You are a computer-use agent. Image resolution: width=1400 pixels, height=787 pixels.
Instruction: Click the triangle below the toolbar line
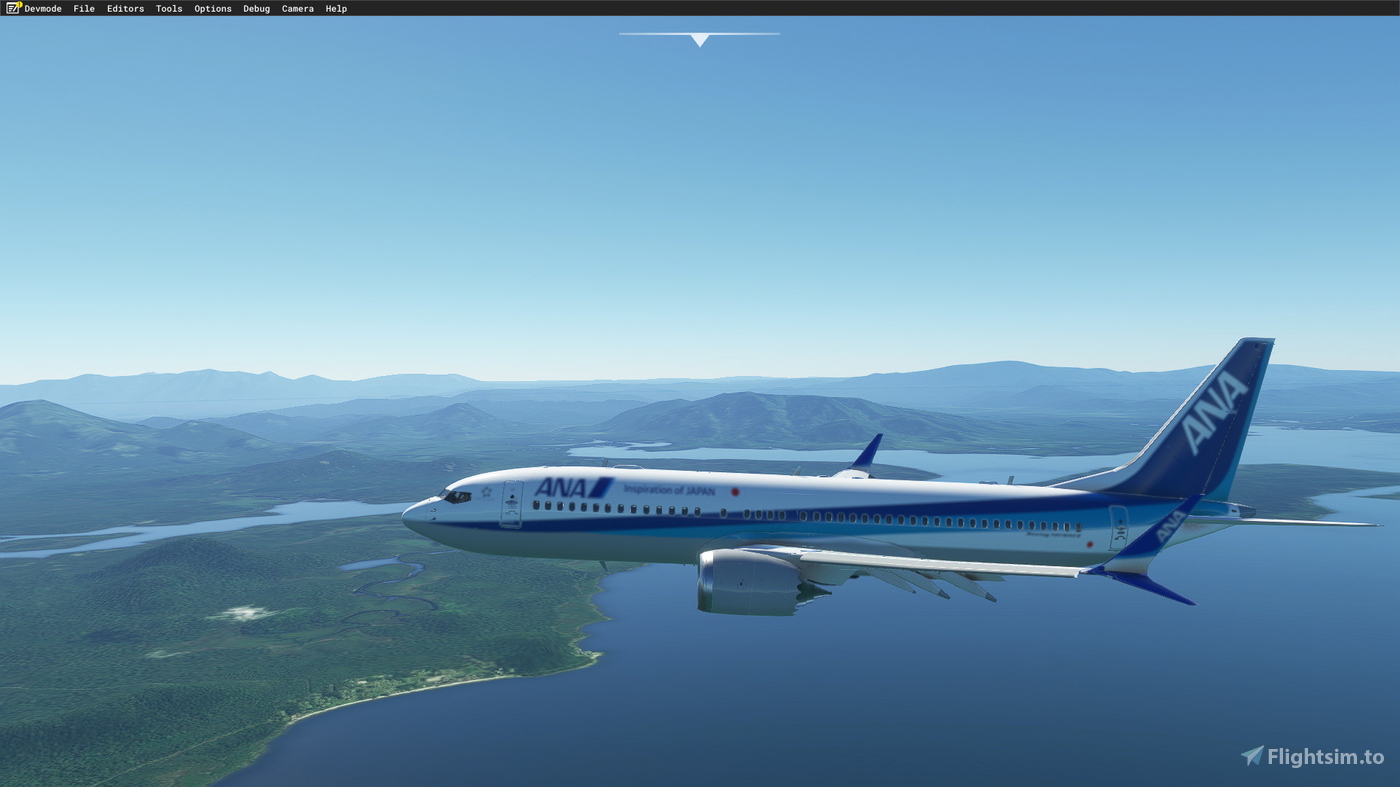[699, 41]
